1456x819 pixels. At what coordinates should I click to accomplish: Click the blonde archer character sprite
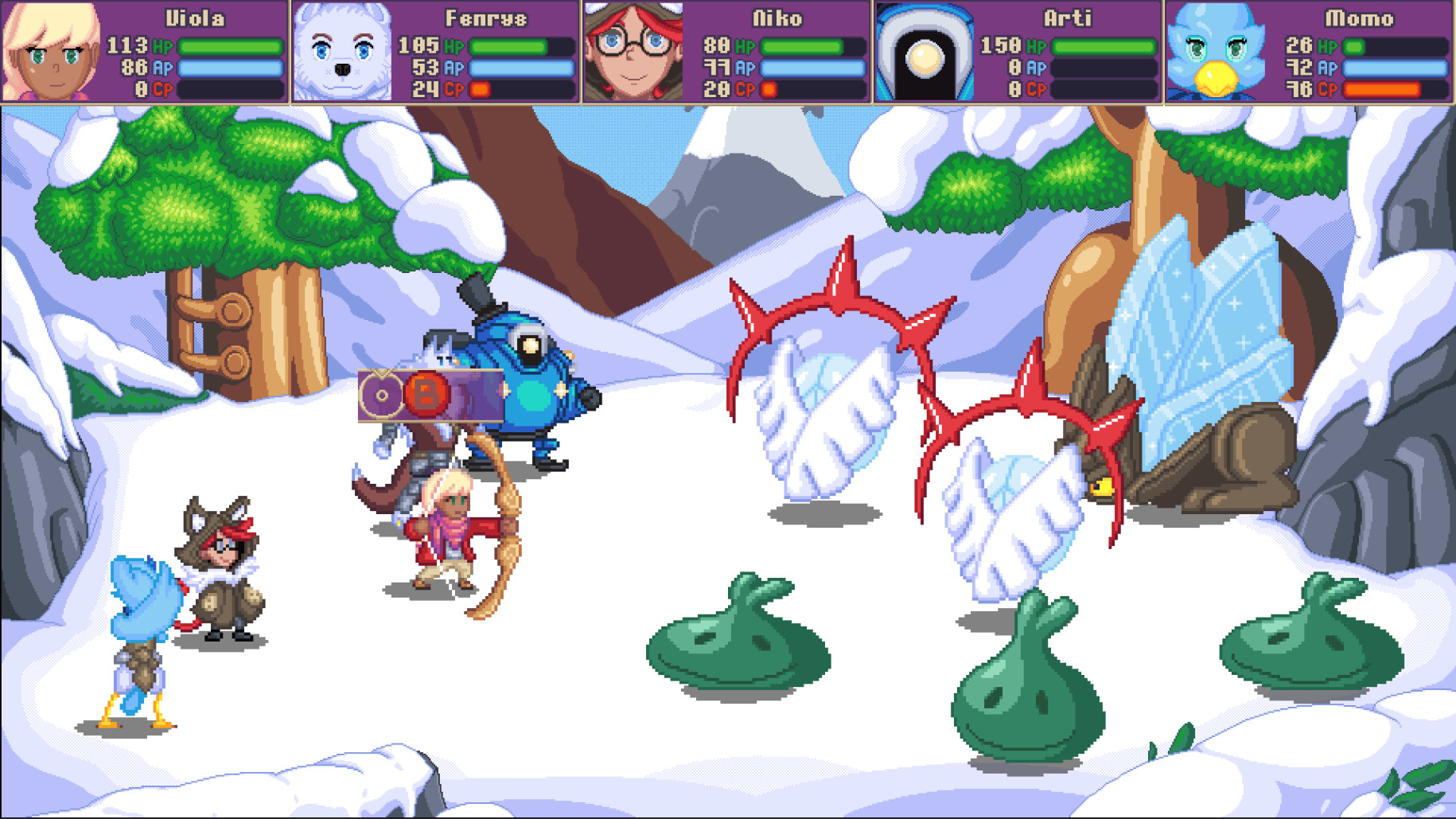[446, 533]
